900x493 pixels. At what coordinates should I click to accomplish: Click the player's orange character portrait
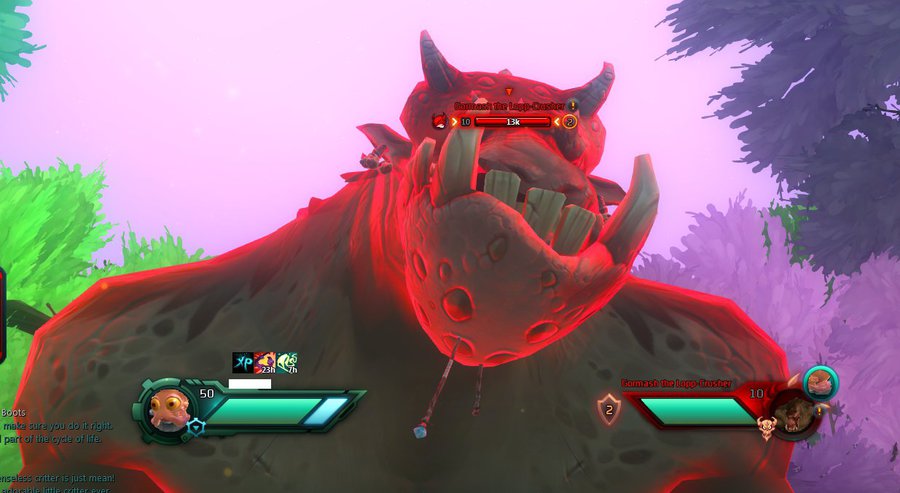(168, 408)
